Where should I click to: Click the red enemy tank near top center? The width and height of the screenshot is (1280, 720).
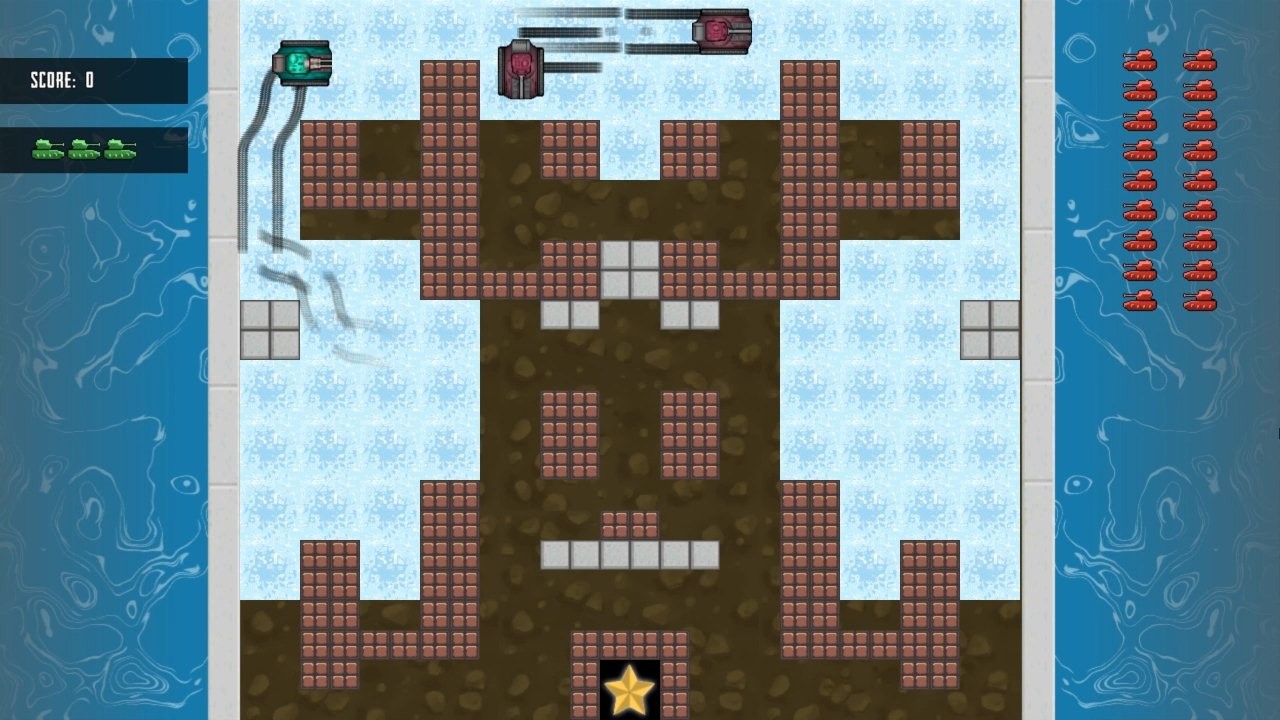tap(523, 68)
